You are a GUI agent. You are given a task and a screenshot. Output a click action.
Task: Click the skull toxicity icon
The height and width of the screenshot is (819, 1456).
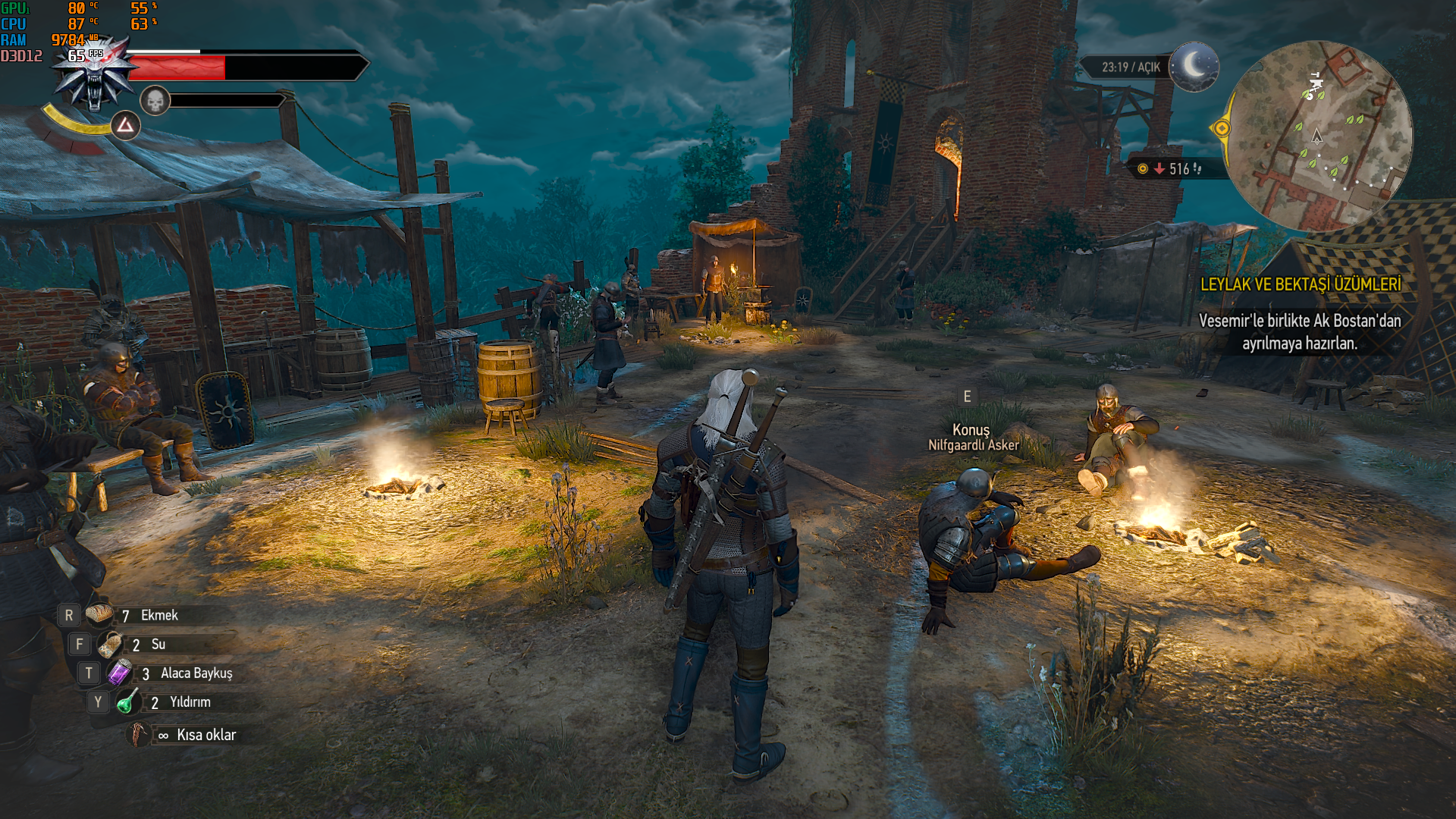(x=155, y=100)
